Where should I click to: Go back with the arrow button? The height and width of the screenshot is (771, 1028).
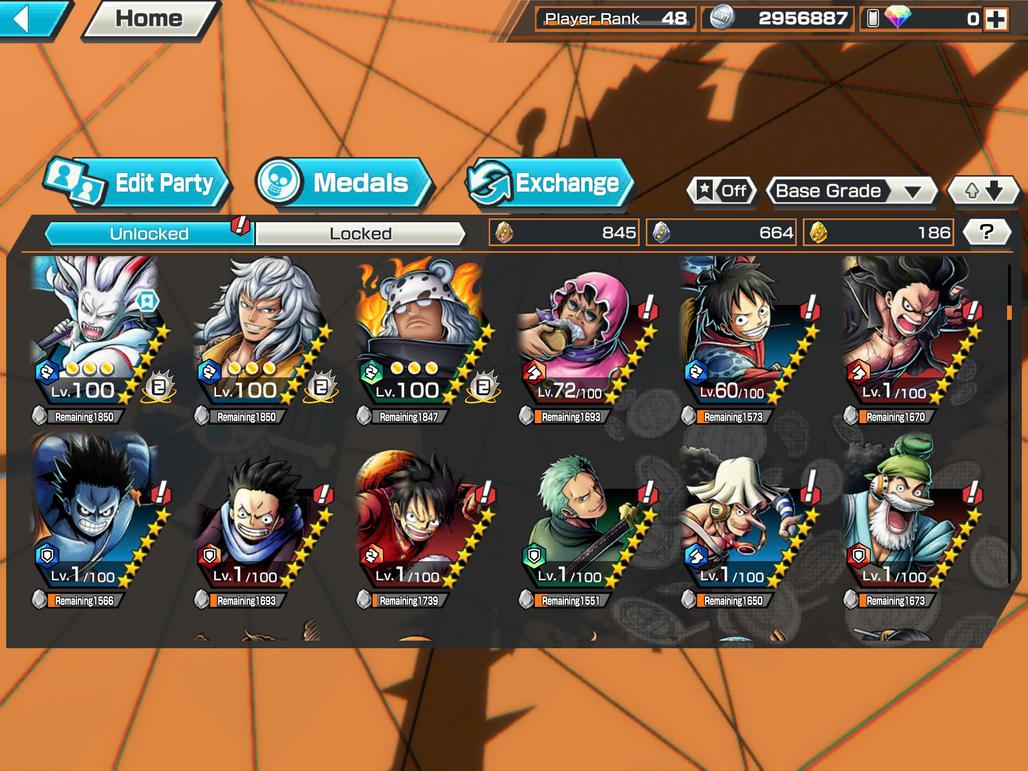[30, 18]
